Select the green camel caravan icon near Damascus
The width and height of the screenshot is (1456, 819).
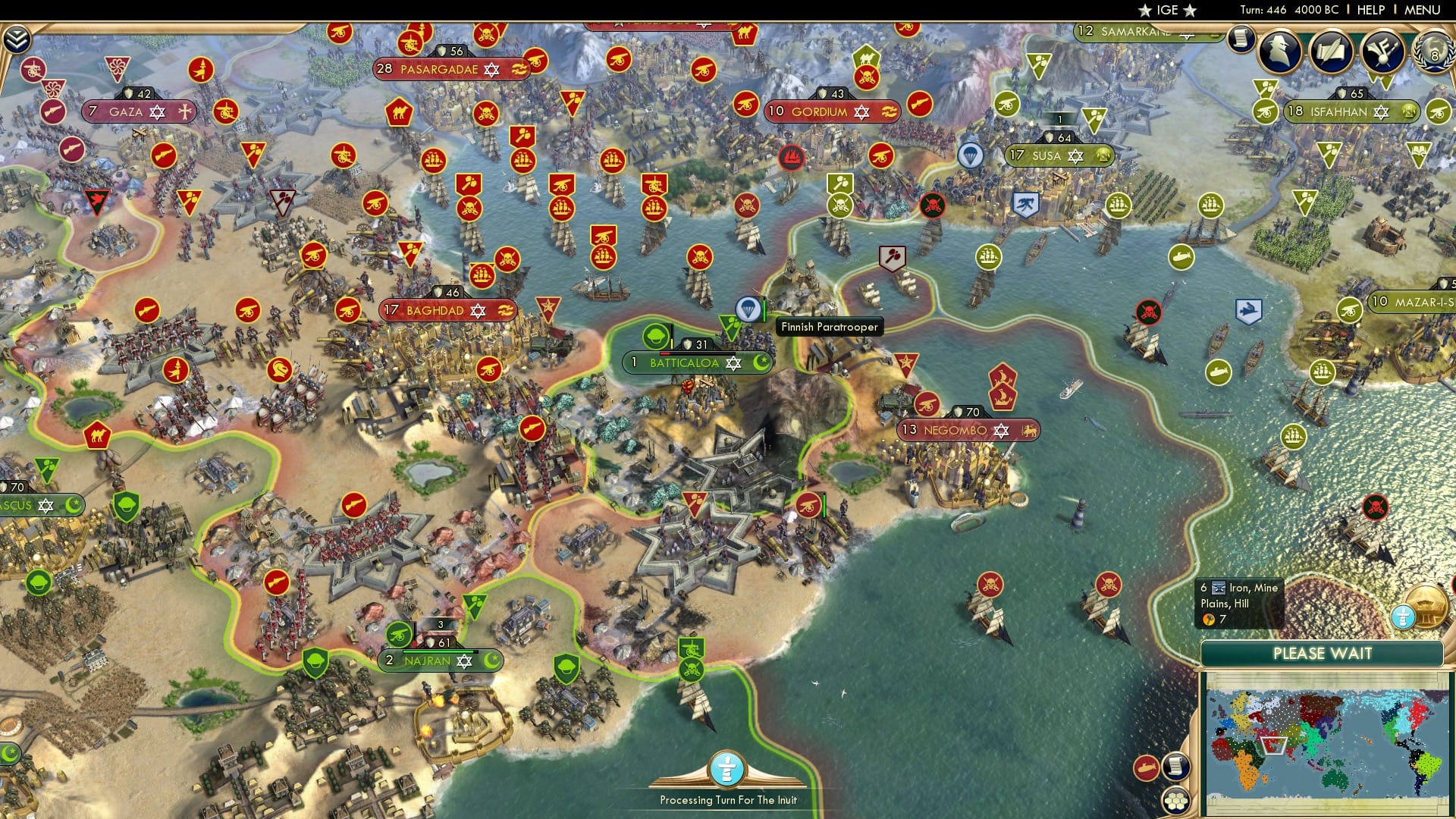(x=98, y=436)
